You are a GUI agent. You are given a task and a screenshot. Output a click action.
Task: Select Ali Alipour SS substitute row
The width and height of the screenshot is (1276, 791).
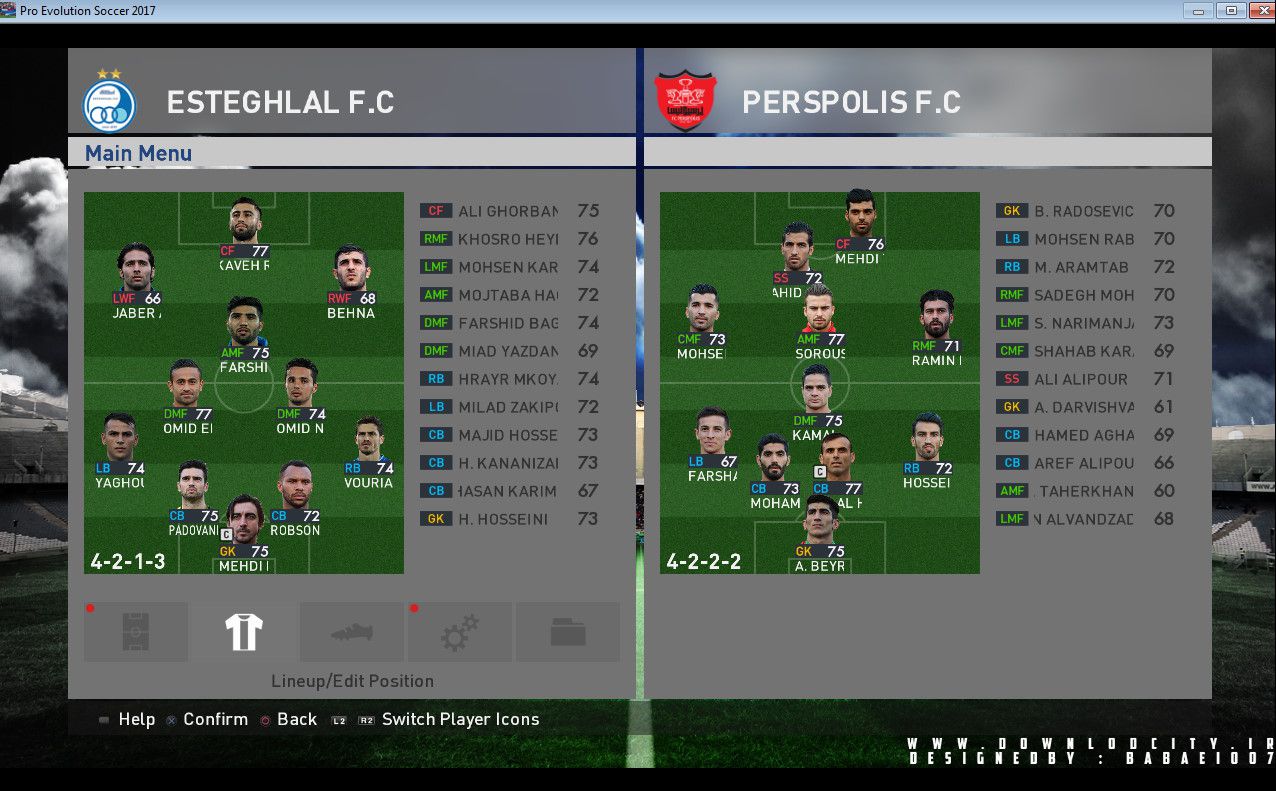pos(1084,379)
